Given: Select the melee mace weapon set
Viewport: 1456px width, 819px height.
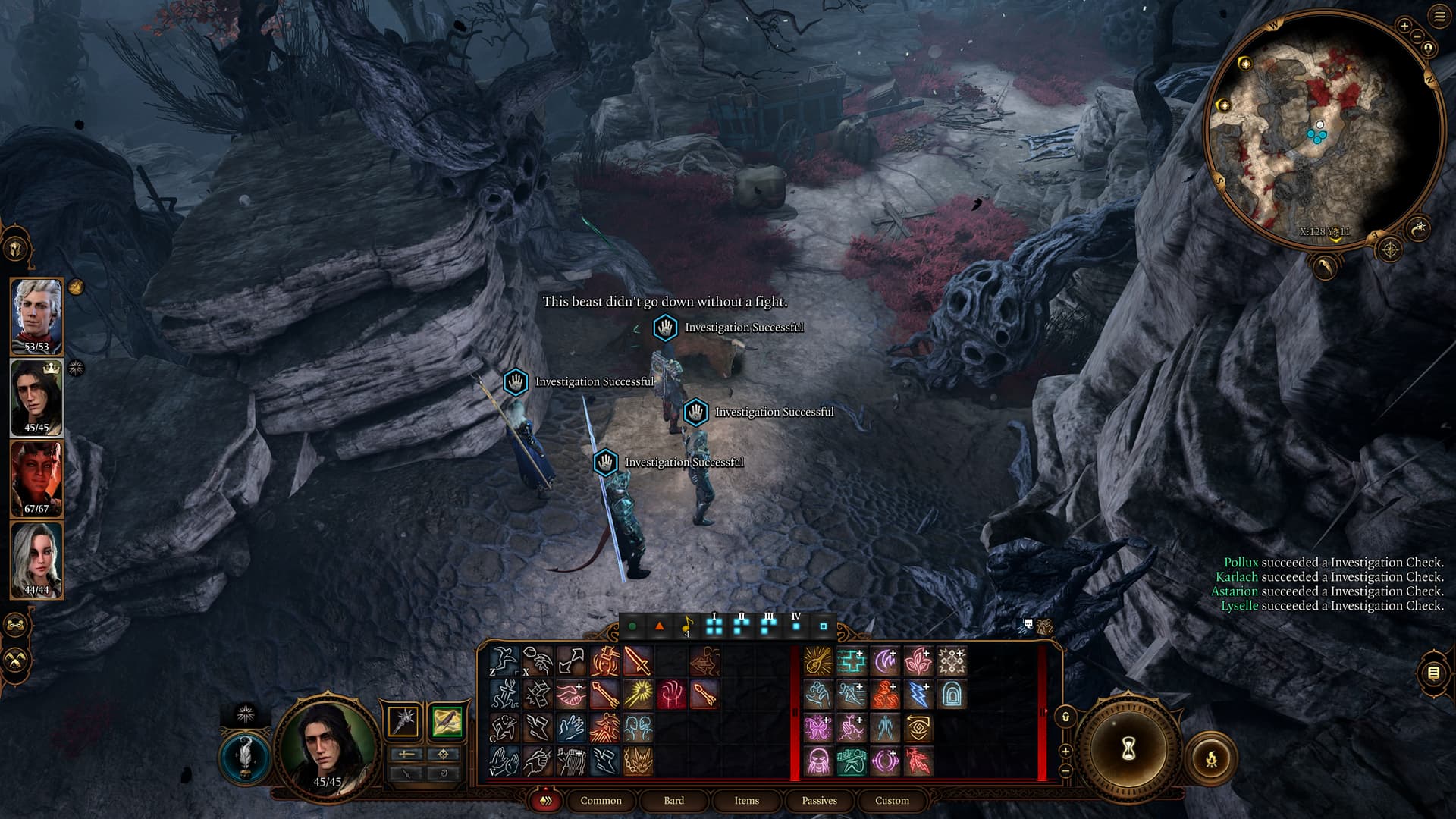Looking at the screenshot, I should (403, 721).
